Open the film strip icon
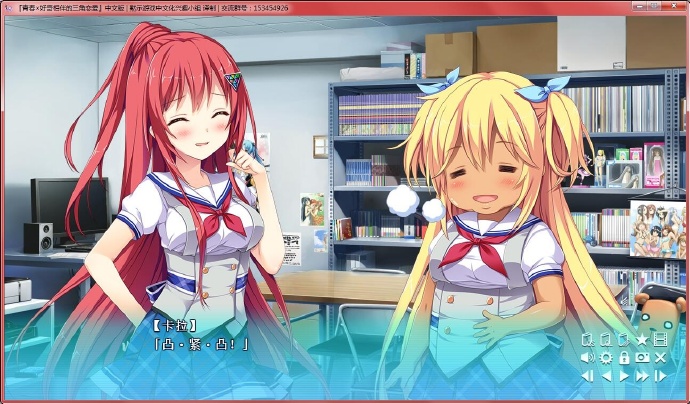690x404 pixels. [660, 340]
